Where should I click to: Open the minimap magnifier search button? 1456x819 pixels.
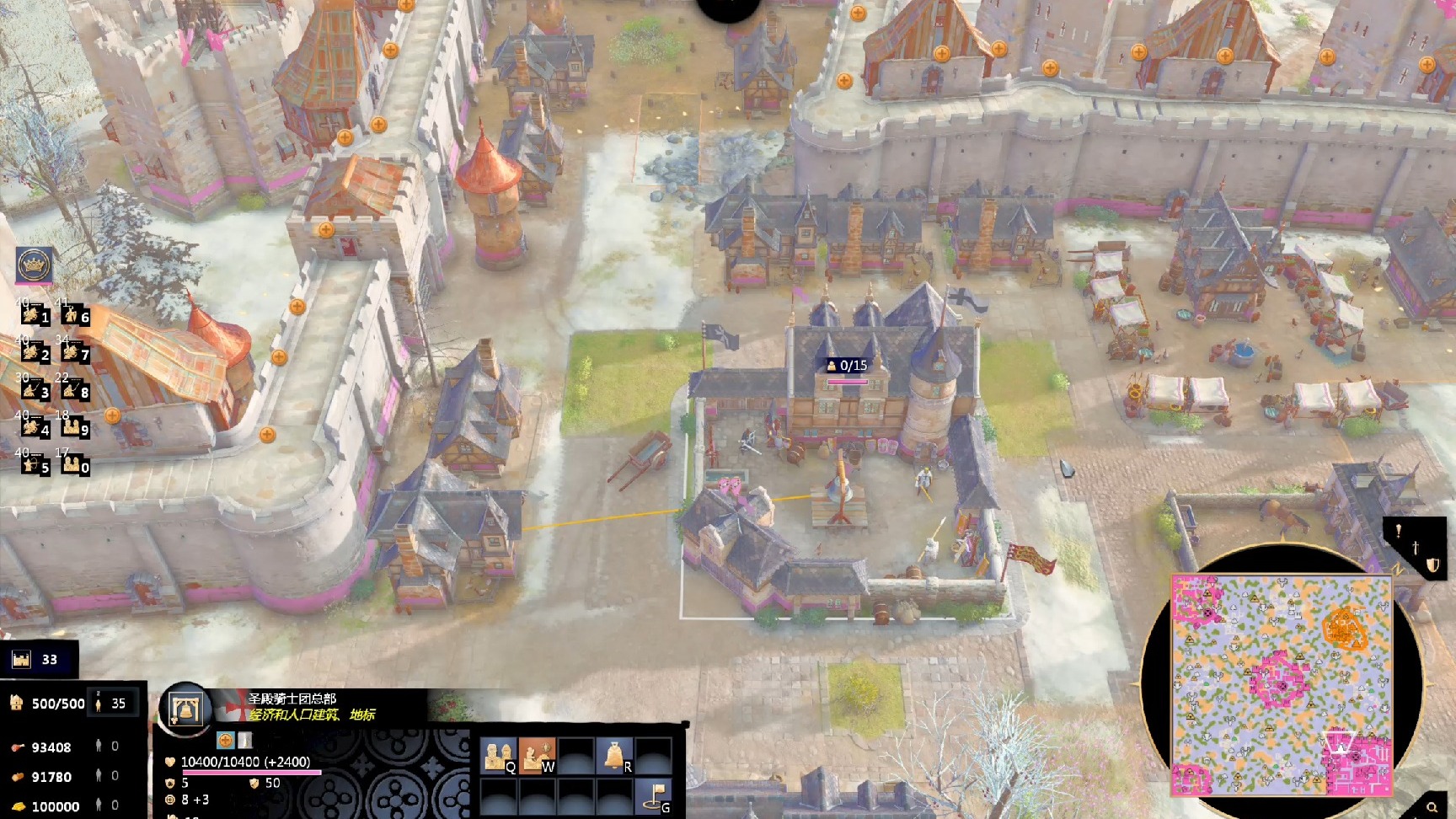(x=1432, y=807)
